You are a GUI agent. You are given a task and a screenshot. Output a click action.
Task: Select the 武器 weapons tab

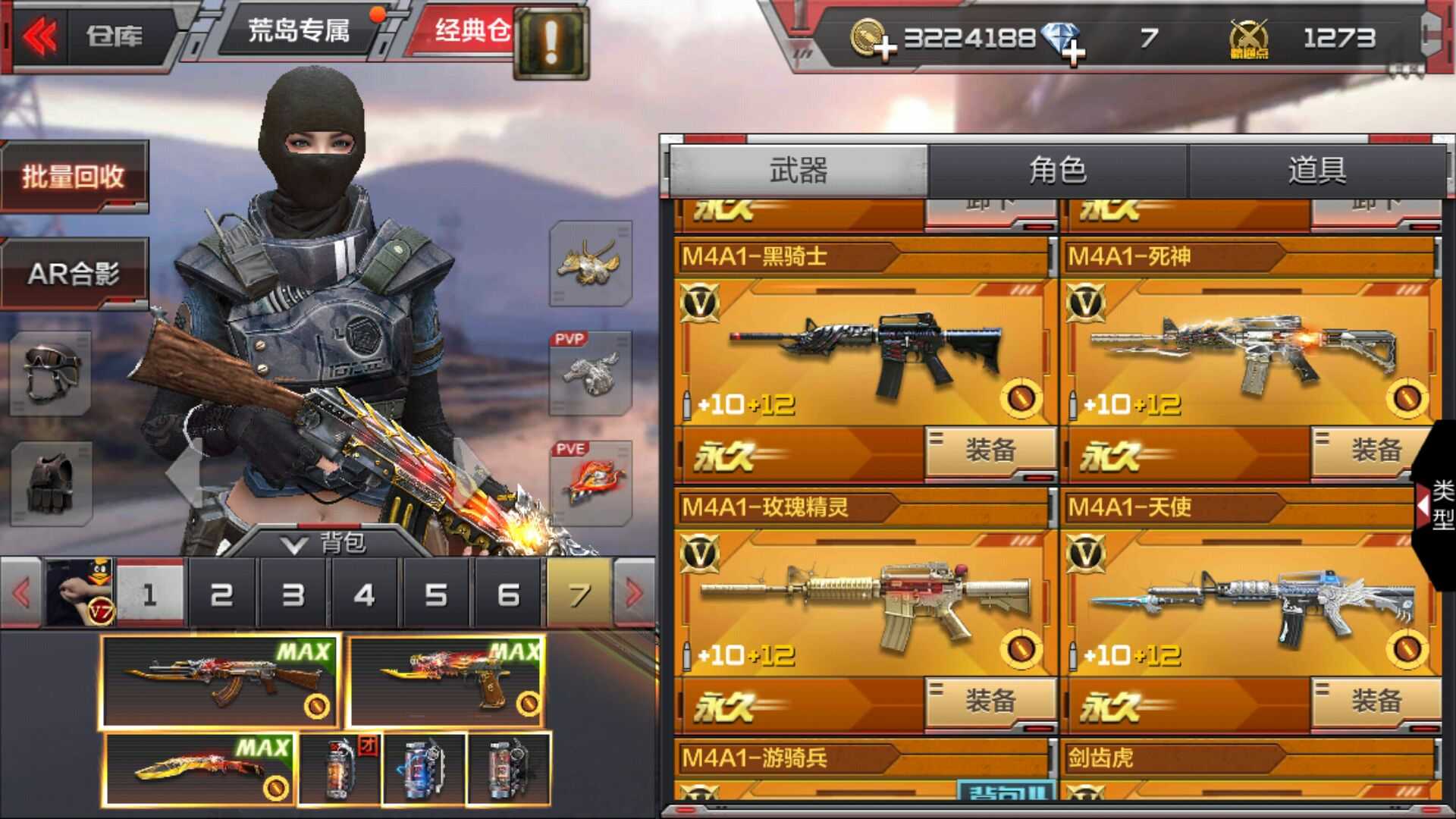798,171
